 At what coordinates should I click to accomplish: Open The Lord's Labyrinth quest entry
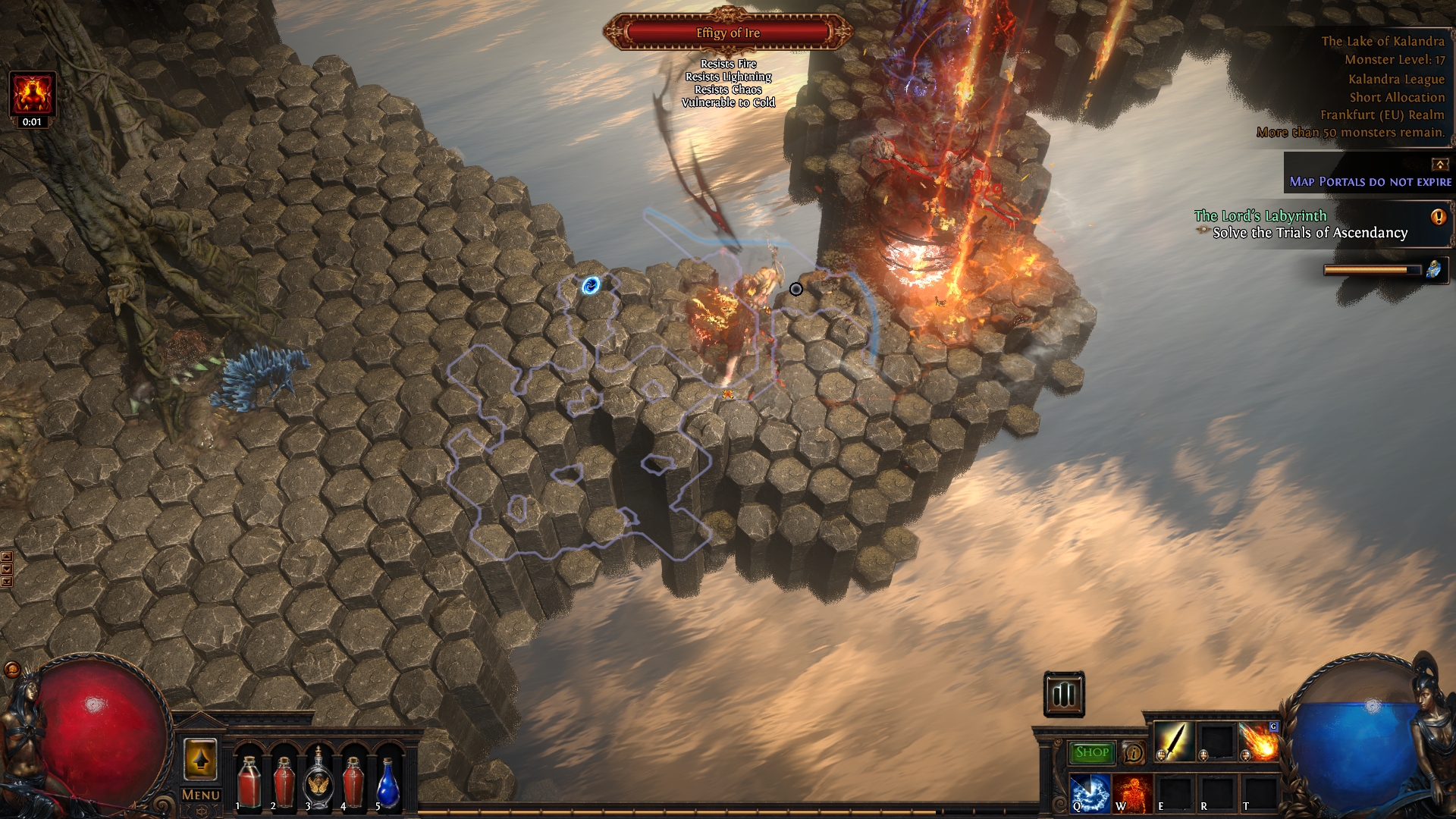1260,216
